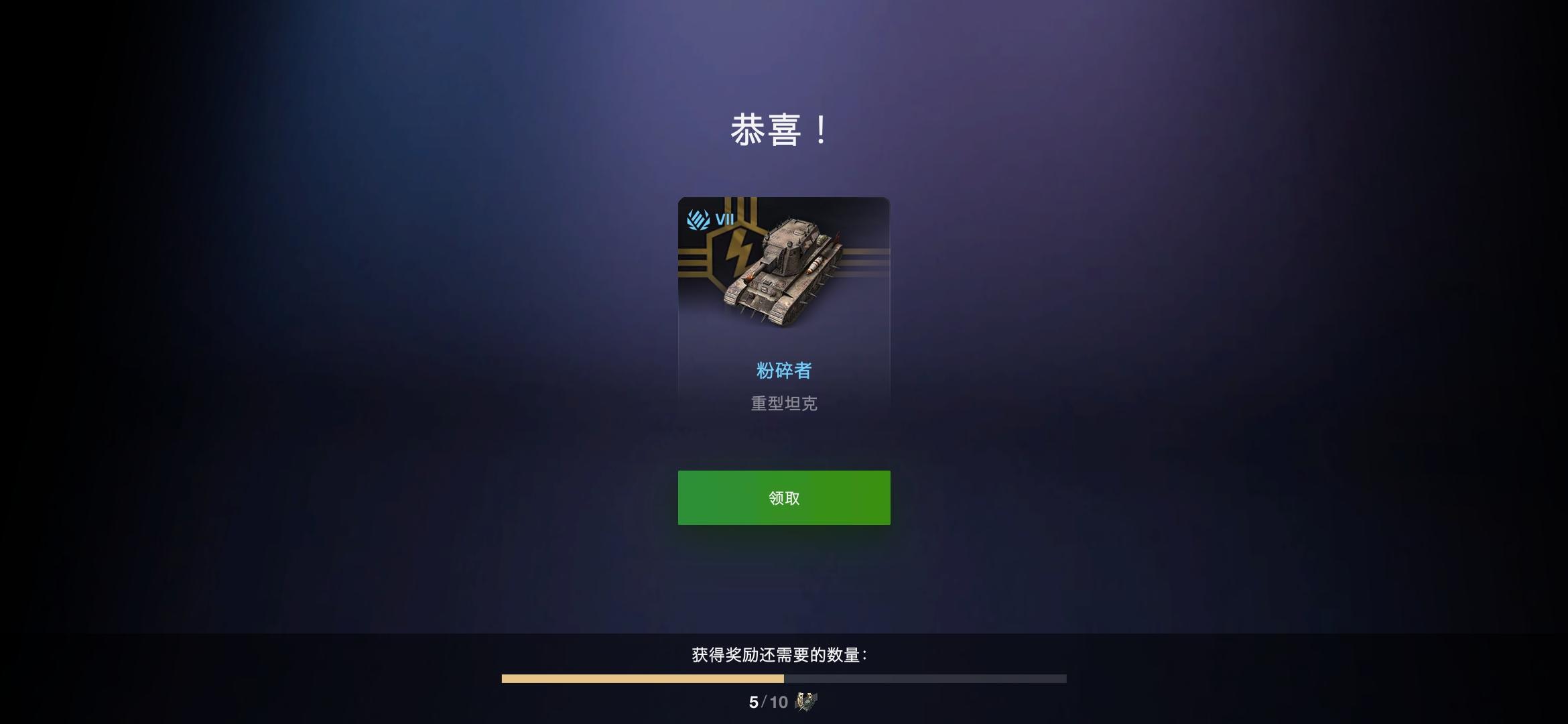Viewport: 1568px width, 724px height.
Task: Click the reward progress bar
Action: (784, 678)
